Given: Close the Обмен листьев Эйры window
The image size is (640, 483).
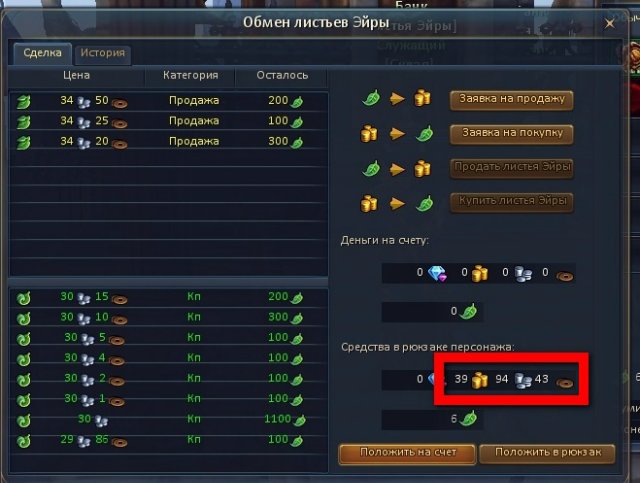Looking at the screenshot, I should tap(609, 21).
